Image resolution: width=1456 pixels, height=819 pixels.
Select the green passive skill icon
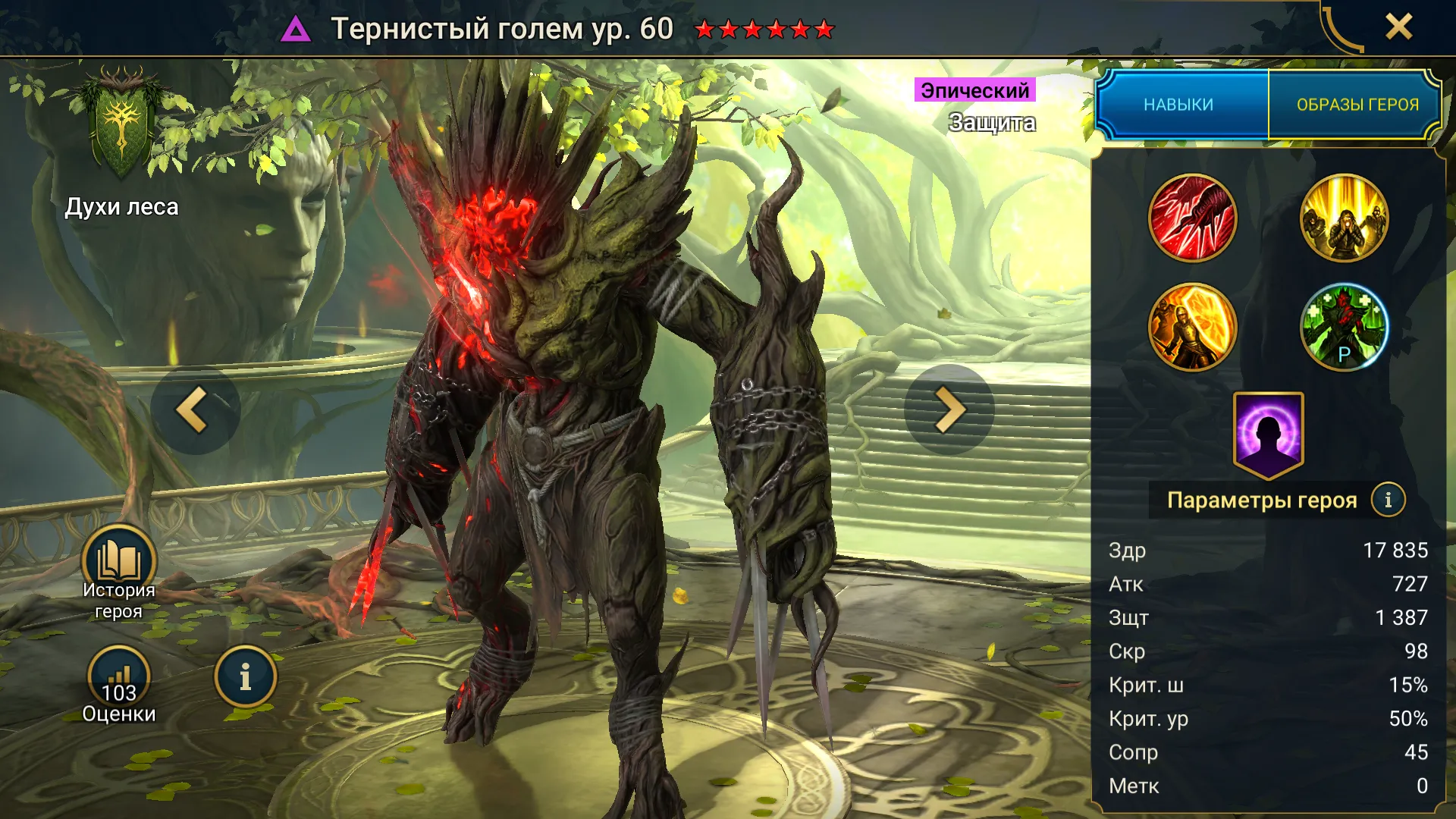[1344, 328]
